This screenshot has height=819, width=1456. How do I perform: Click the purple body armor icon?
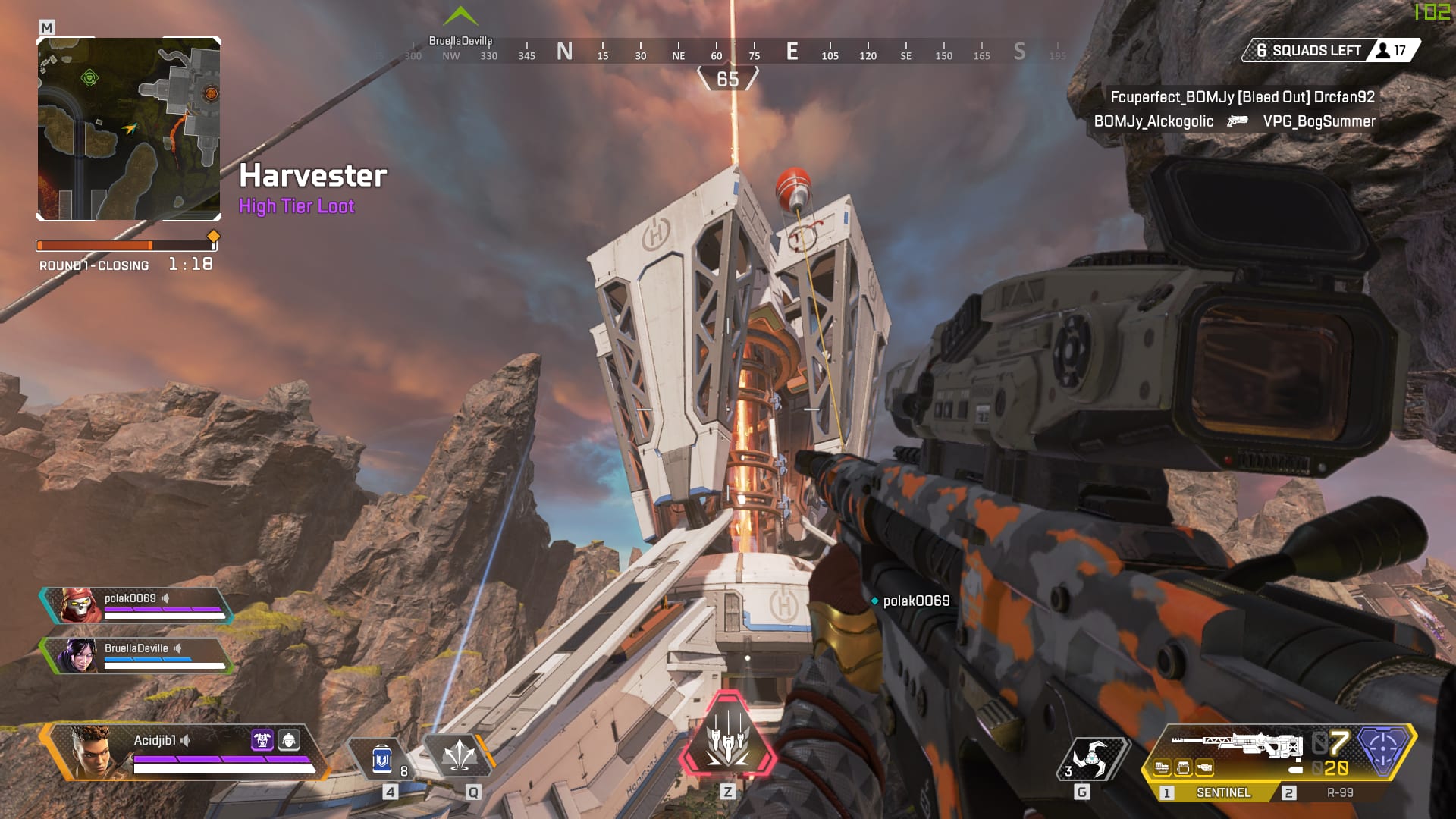pyautogui.click(x=262, y=739)
